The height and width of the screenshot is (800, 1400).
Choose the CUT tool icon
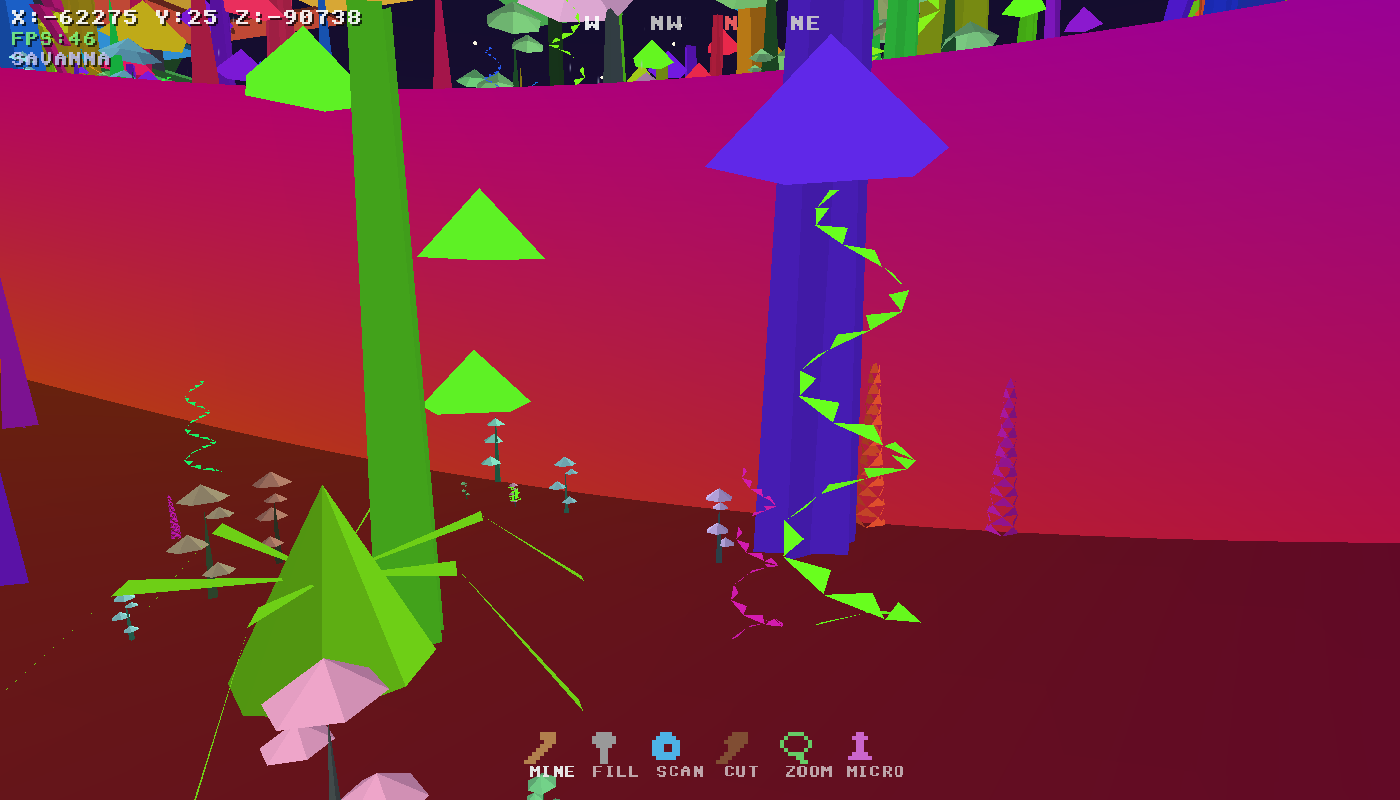click(730, 745)
